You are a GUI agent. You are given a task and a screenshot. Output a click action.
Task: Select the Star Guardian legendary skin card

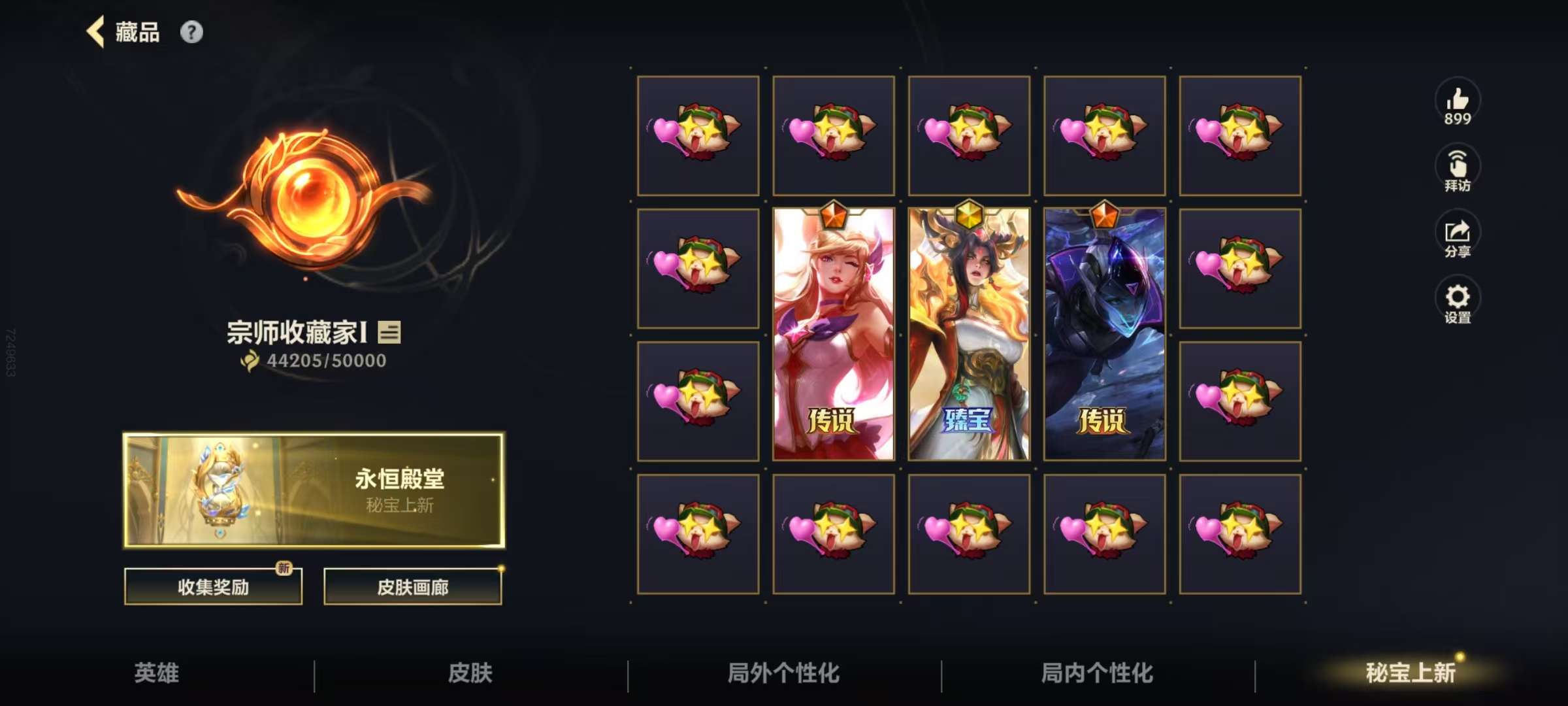click(x=834, y=333)
